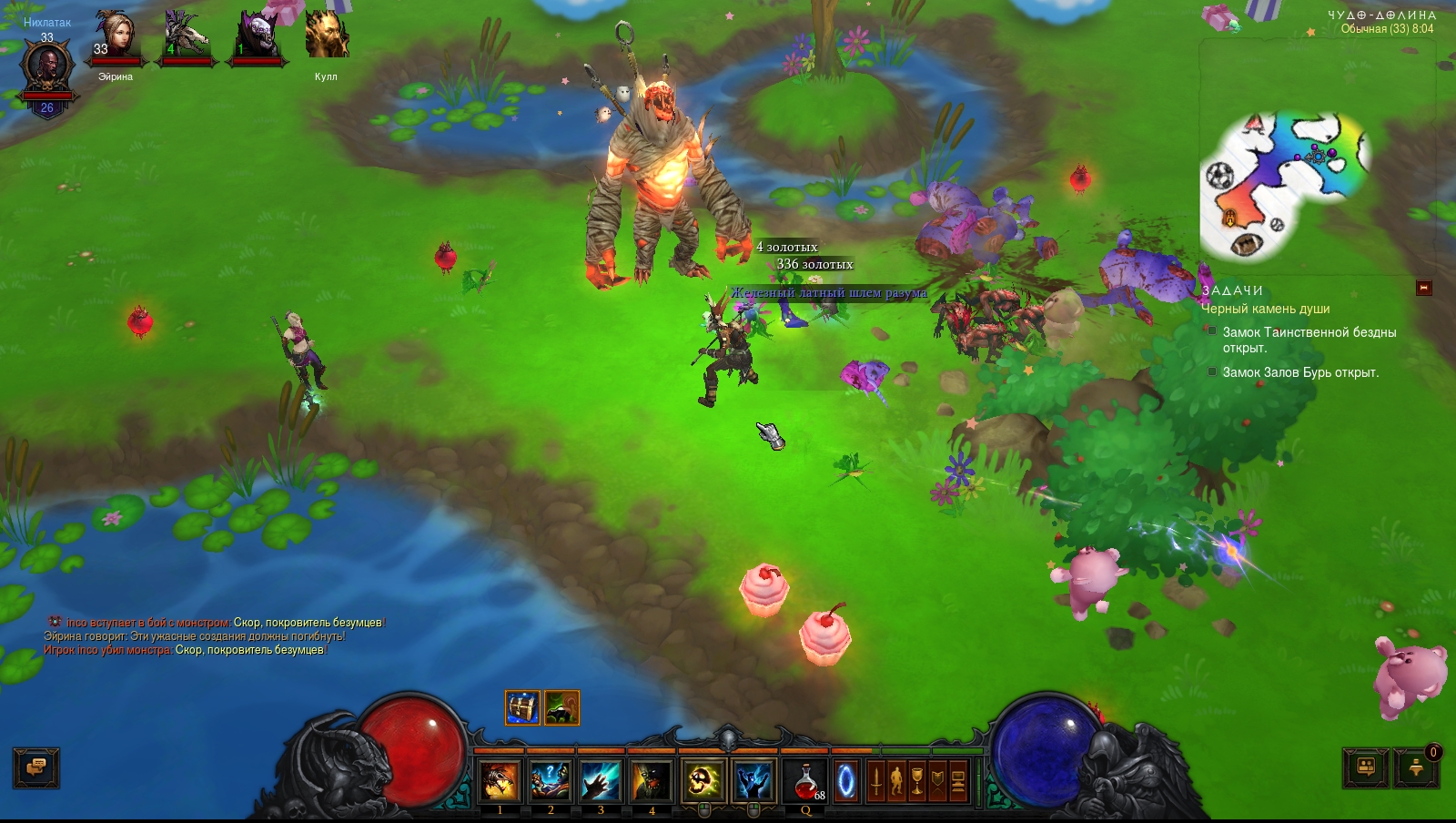Drink the red health potion
This screenshot has height=823, width=1456.
[x=805, y=781]
